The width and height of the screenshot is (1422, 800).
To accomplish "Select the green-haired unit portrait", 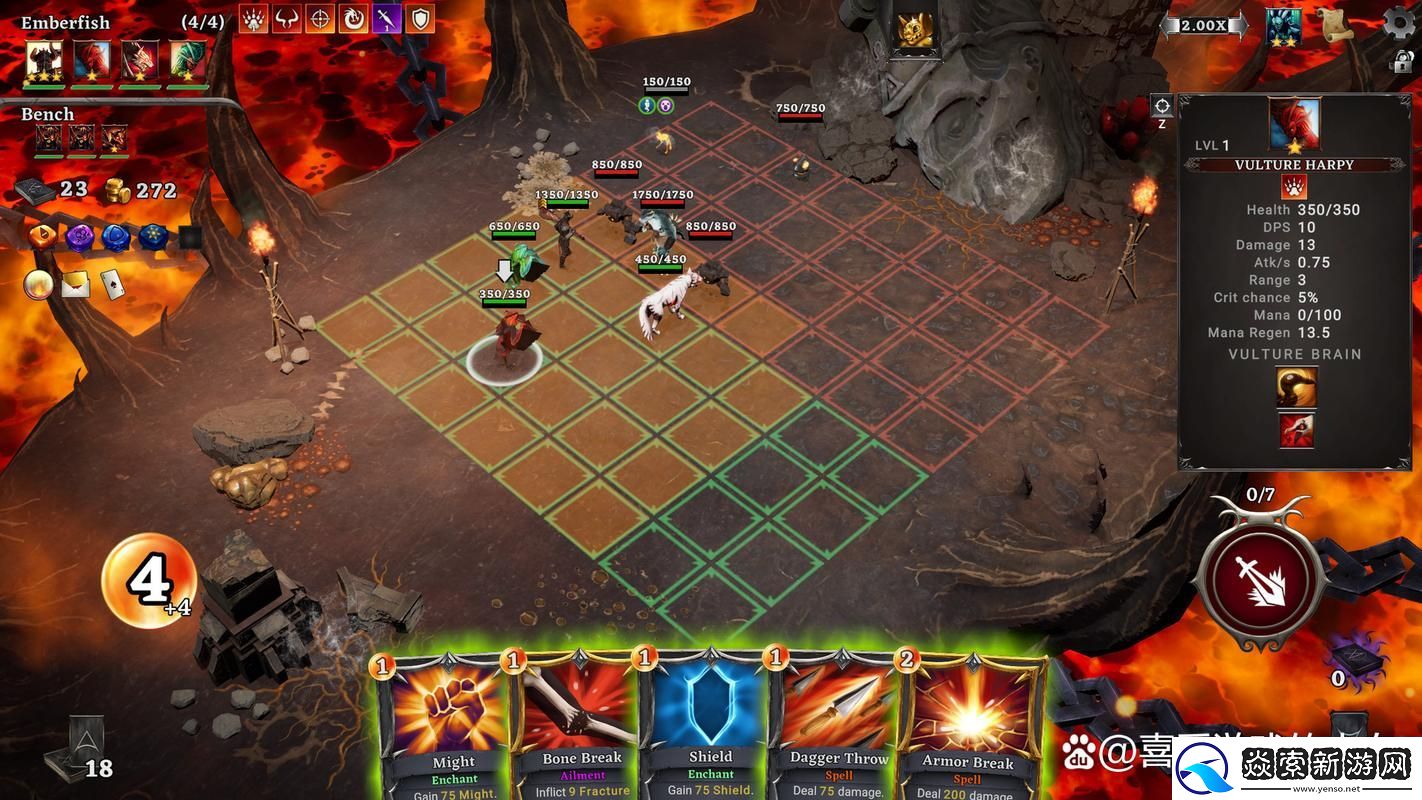I will pyautogui.click(x=188, y=60).
